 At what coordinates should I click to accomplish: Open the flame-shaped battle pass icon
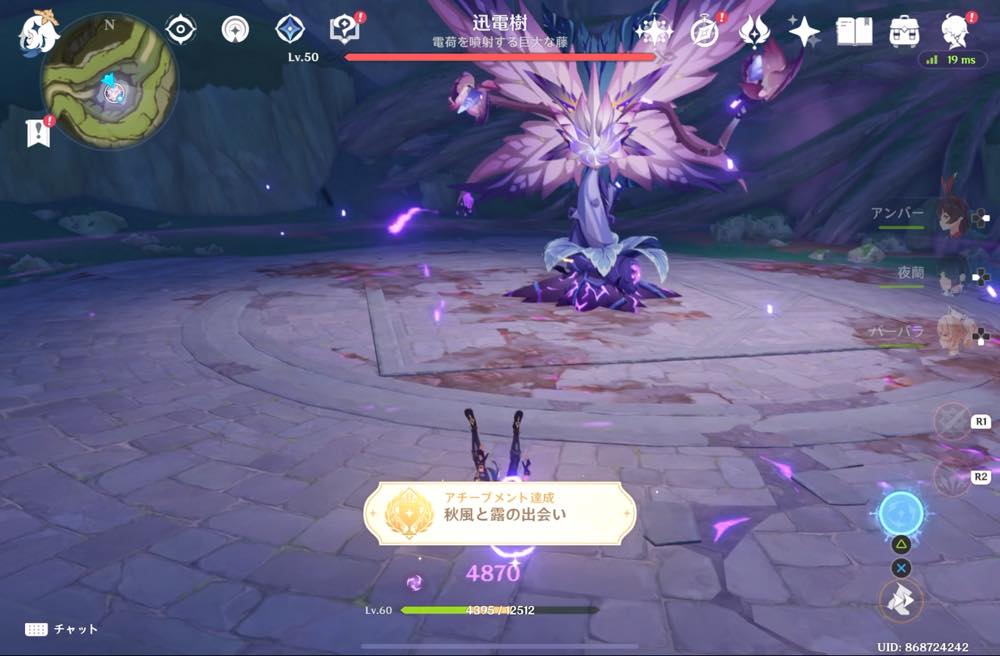pyautogui.click(x=754, y=31)
